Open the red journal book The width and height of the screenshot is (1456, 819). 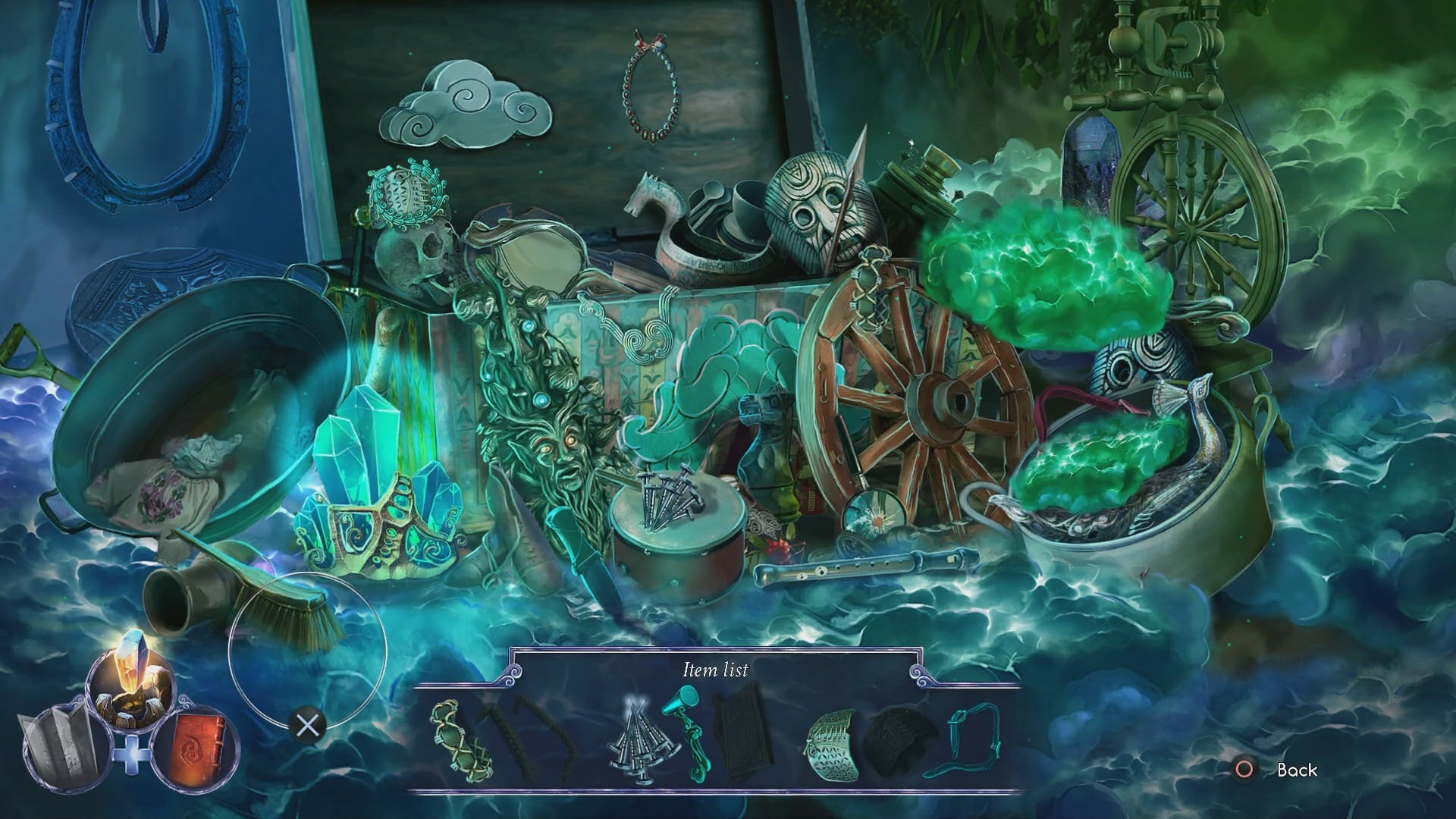196,742
